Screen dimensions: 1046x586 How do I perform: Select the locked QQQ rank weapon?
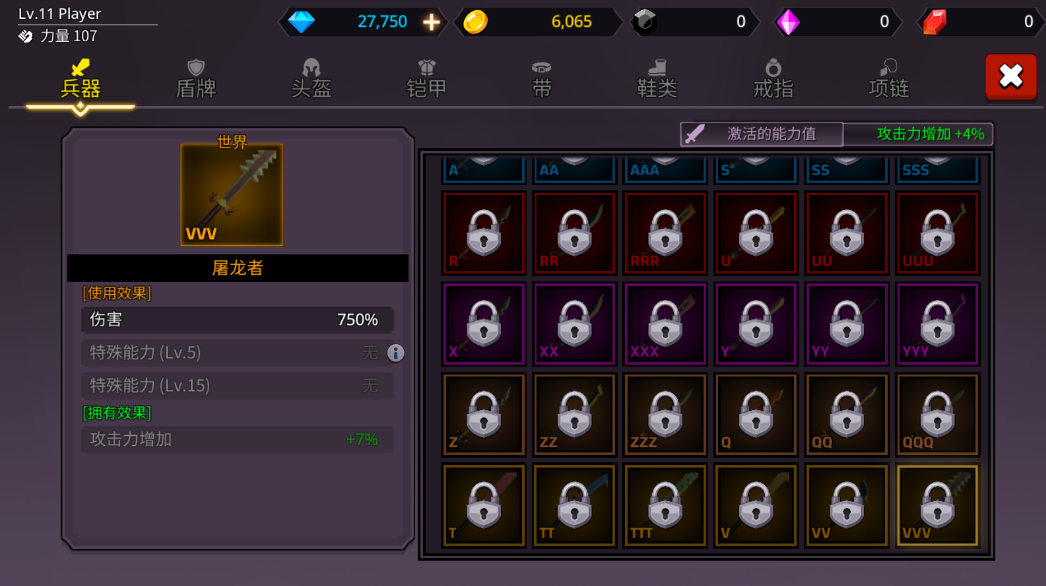(x=938, y=415)
